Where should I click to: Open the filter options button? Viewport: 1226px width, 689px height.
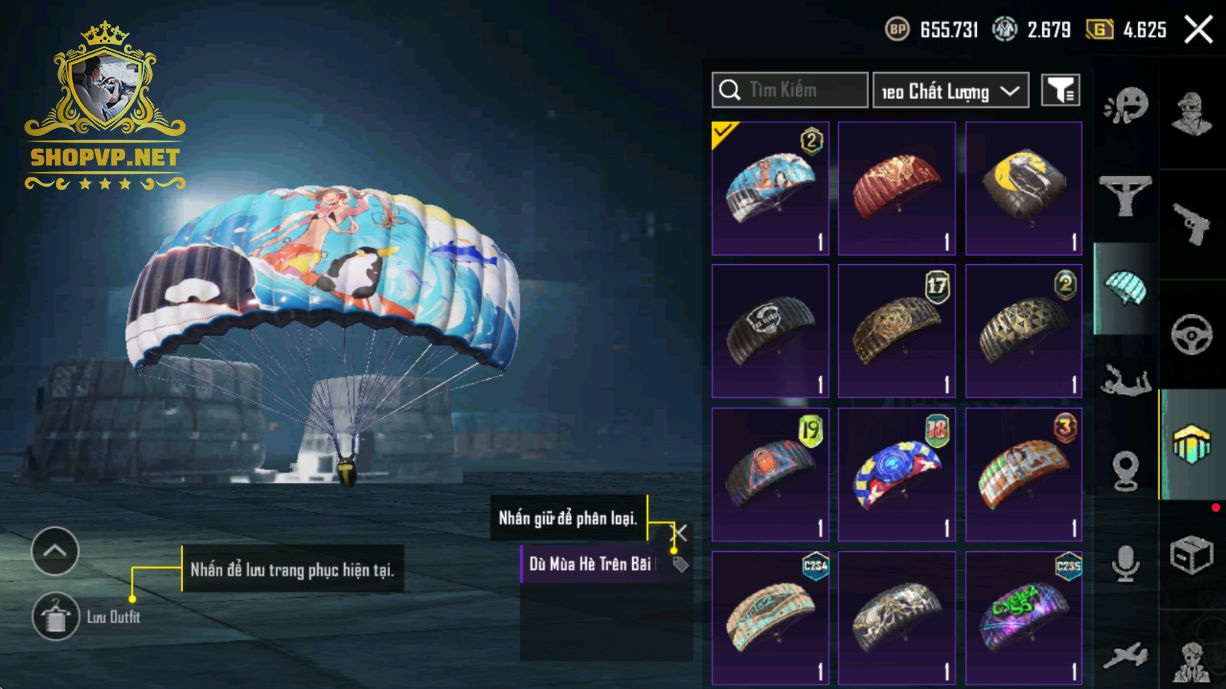1060,90
